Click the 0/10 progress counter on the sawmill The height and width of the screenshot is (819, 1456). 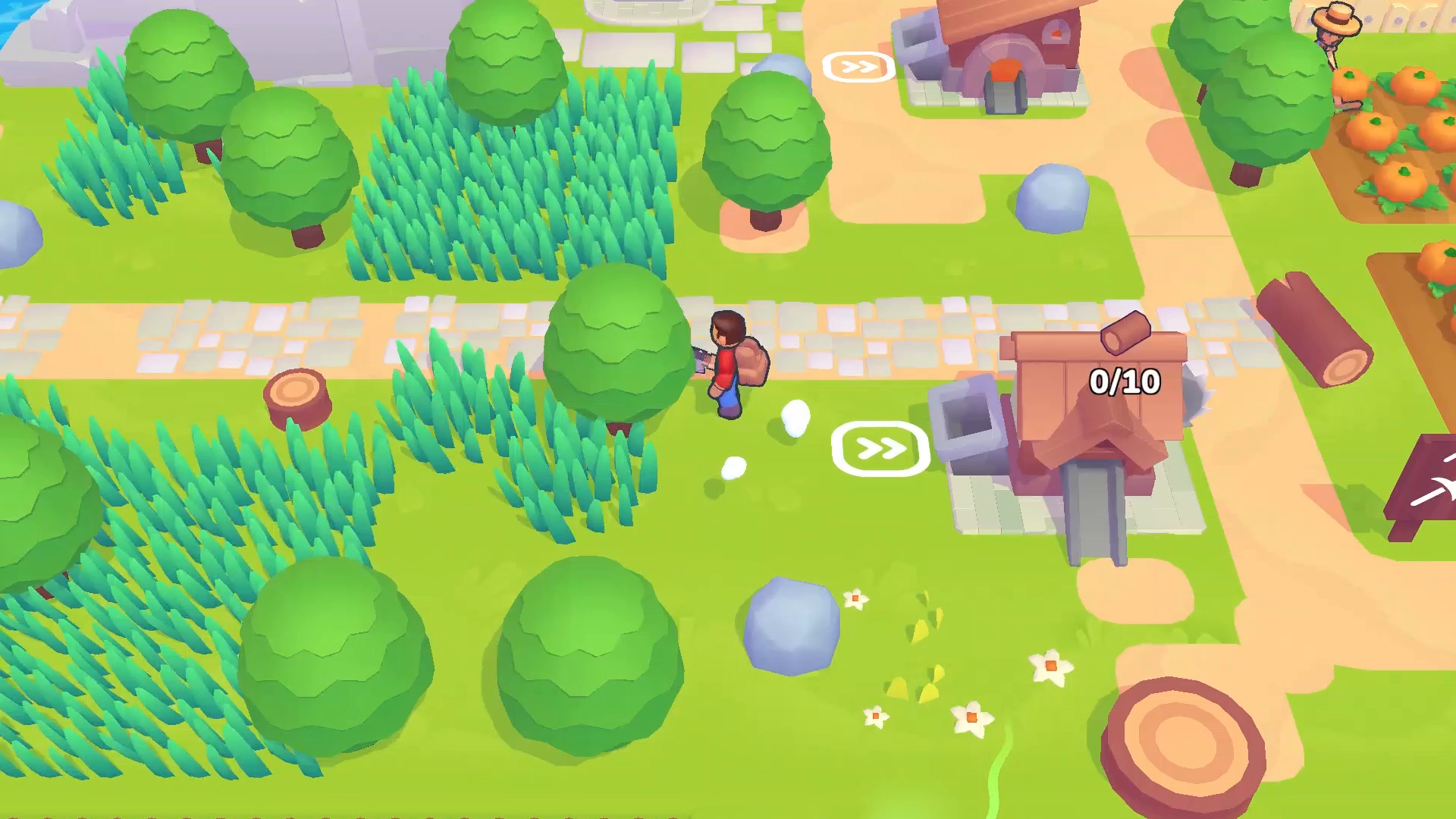pos(1125,381)
